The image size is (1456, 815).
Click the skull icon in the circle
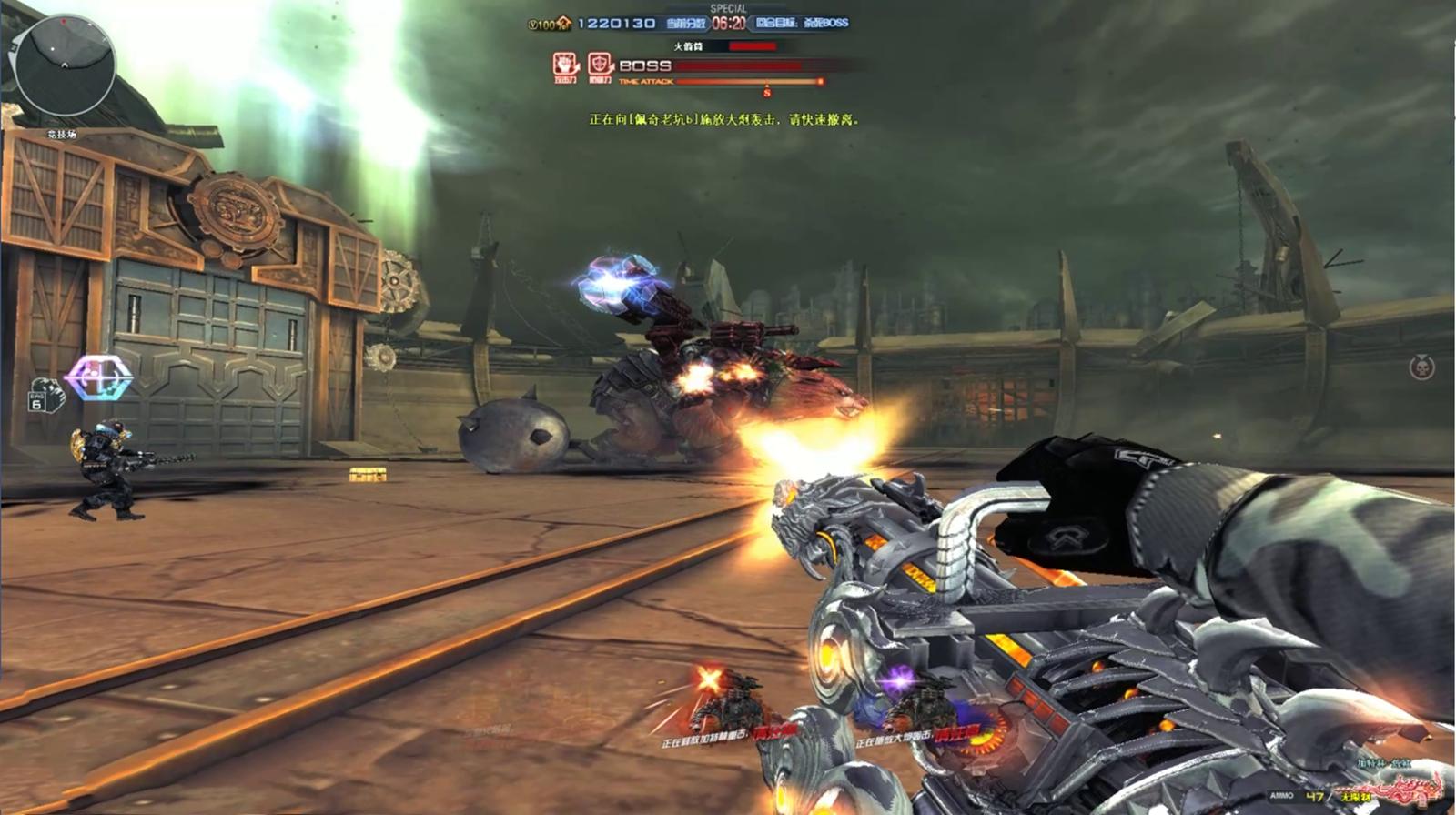(x=1421, y=367)
